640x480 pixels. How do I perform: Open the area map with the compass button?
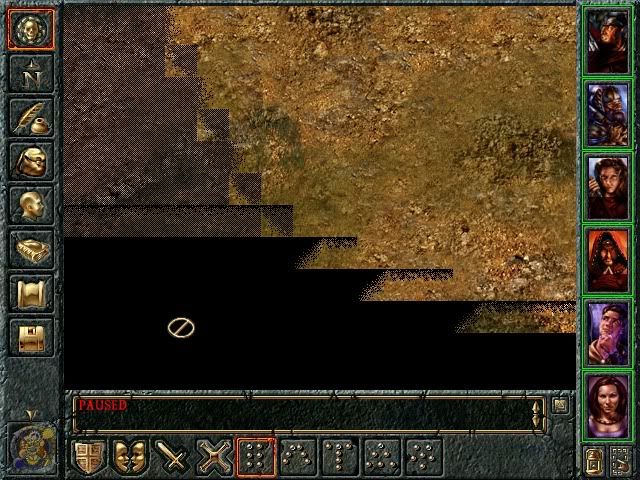pyautogui.click(x=31, y=72)
